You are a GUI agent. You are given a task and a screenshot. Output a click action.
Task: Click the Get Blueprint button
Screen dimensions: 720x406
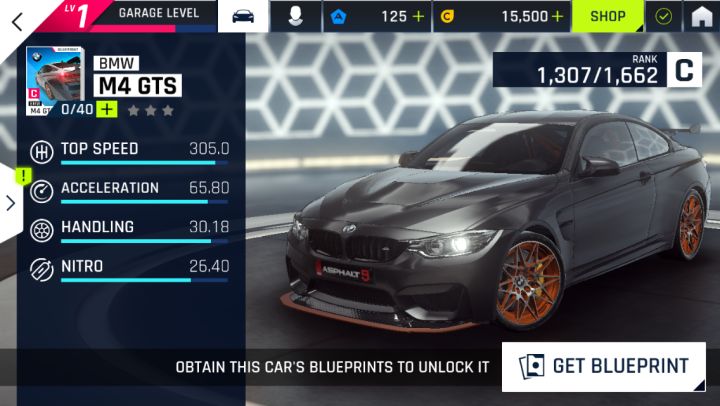pos(604,366)
